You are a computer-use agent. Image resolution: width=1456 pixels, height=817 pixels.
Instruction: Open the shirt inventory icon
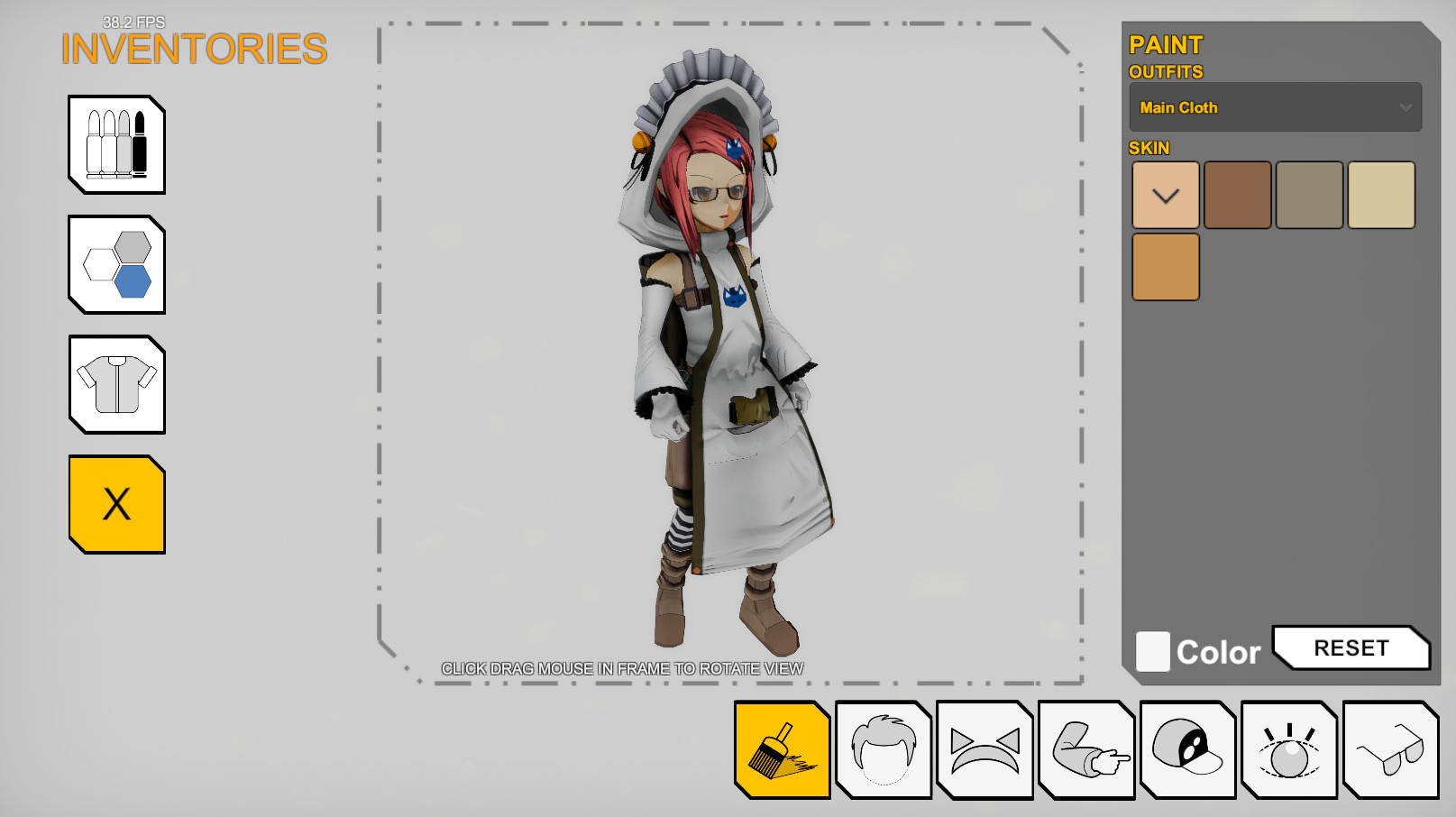pyautogui.click(x=116, y=384)
